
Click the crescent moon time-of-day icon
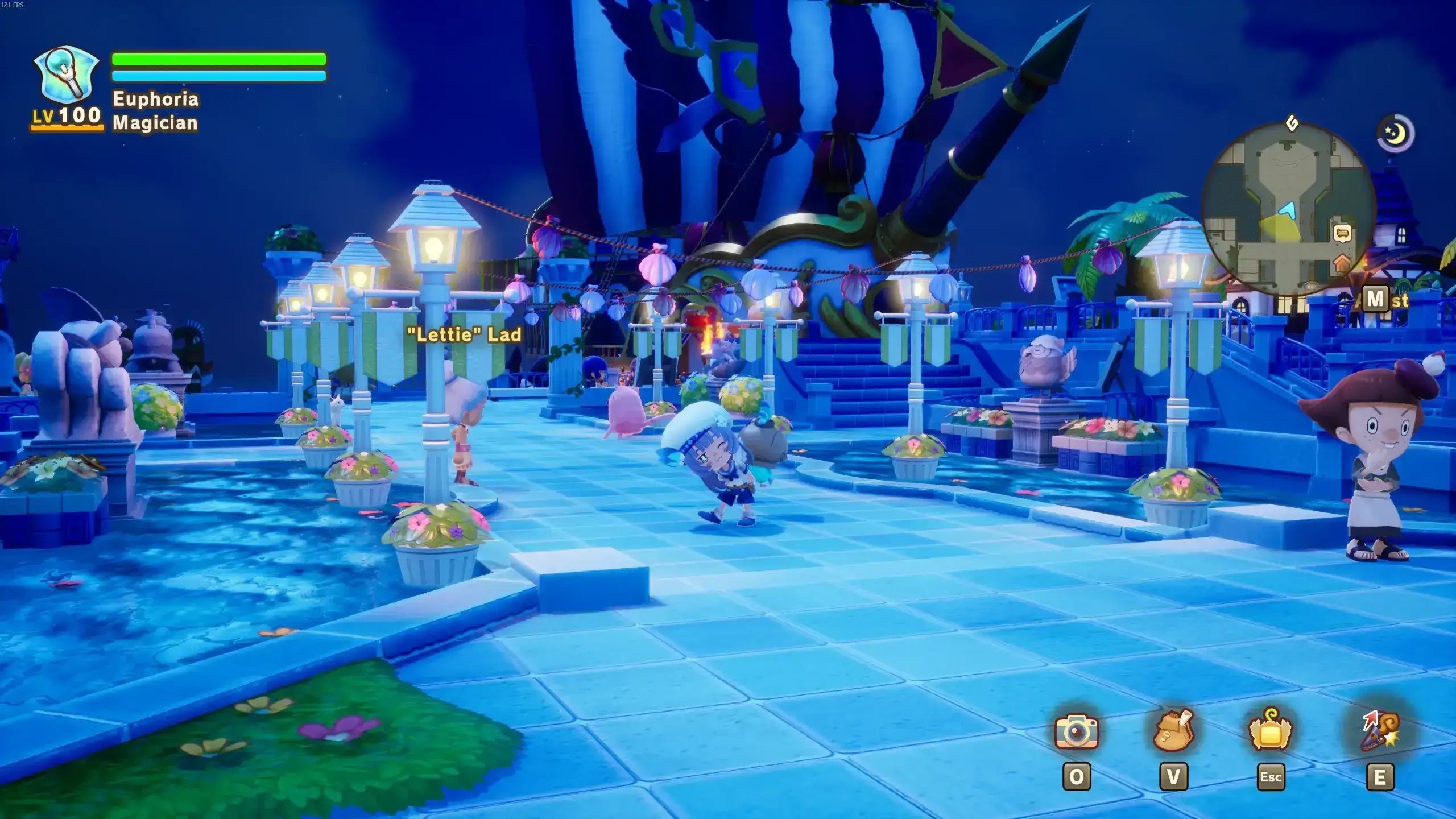click(1395, 134)
